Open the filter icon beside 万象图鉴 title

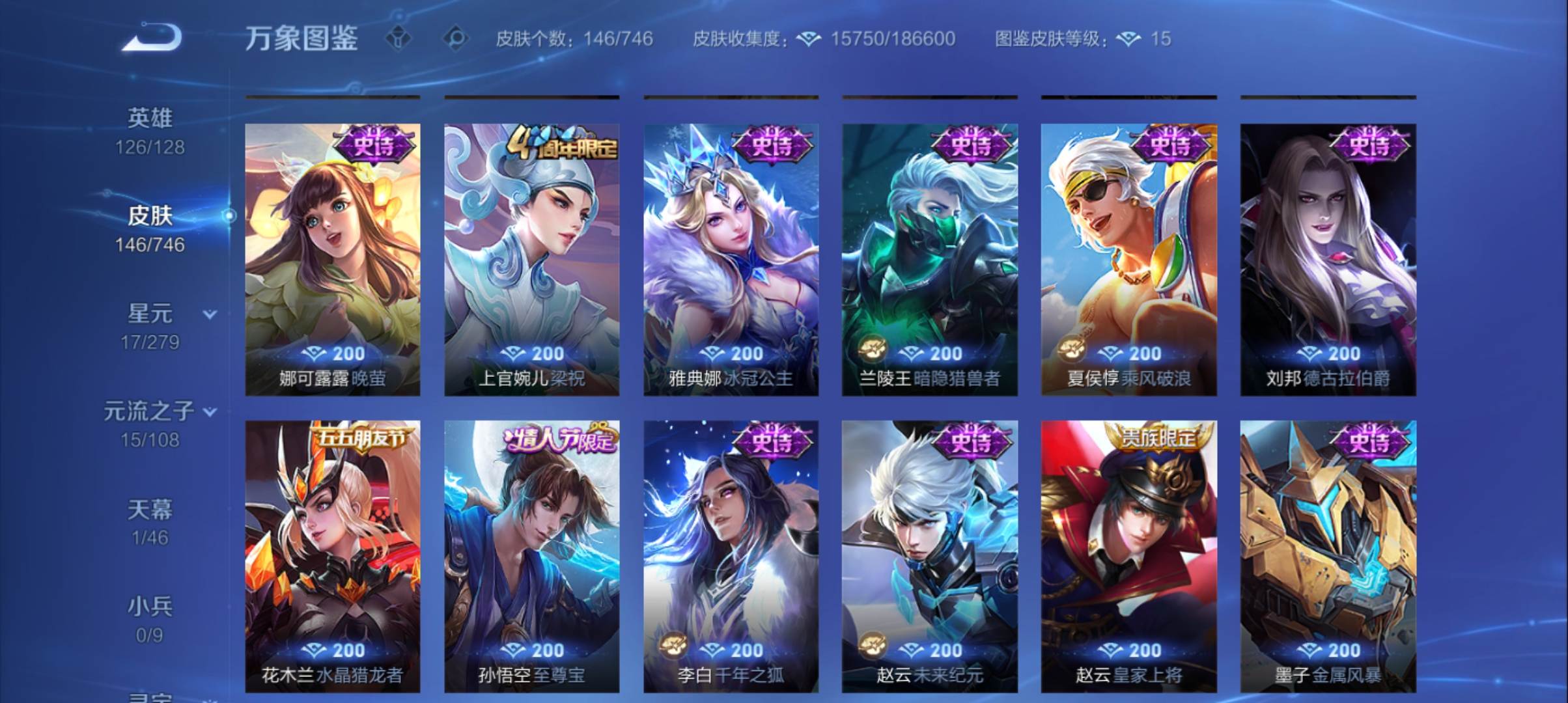pyautogui.click(x=399, y=39)
